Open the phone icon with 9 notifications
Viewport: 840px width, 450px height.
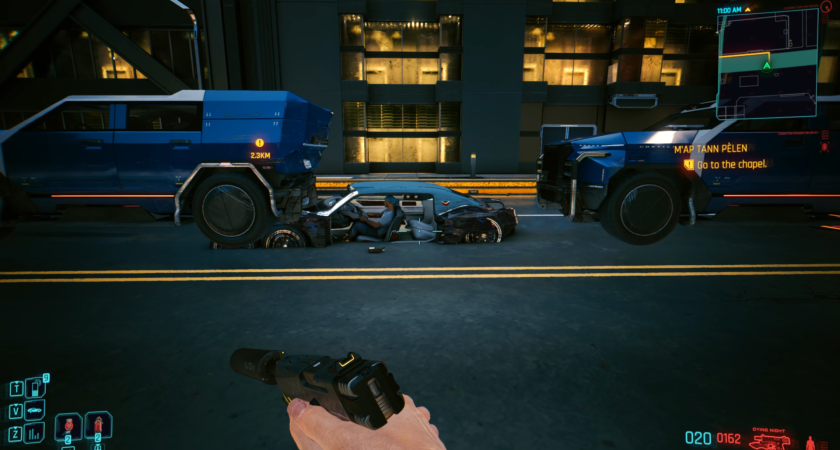point(35,386)
